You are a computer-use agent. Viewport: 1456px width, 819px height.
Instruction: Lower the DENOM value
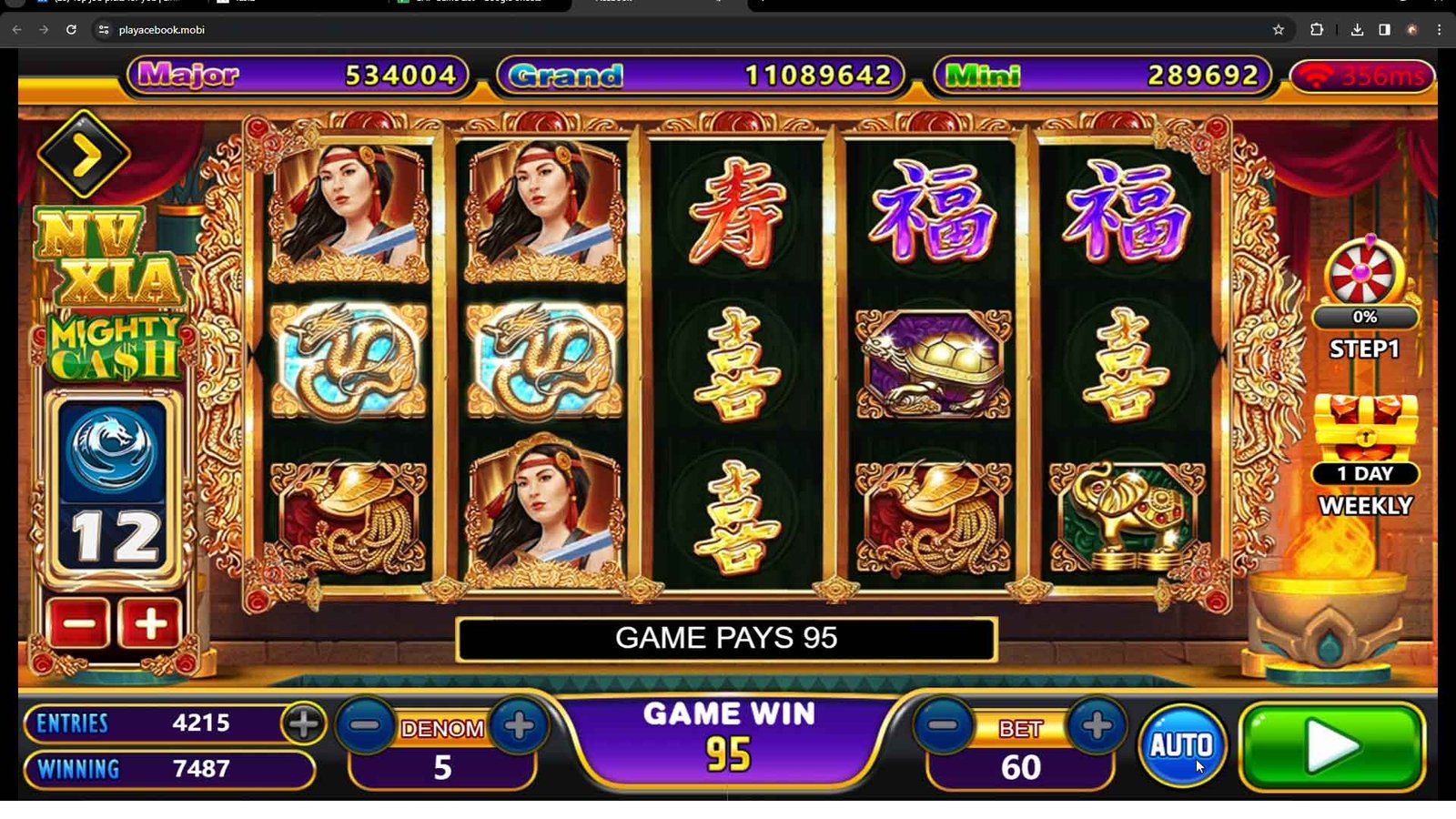click(x=366, y=725)
